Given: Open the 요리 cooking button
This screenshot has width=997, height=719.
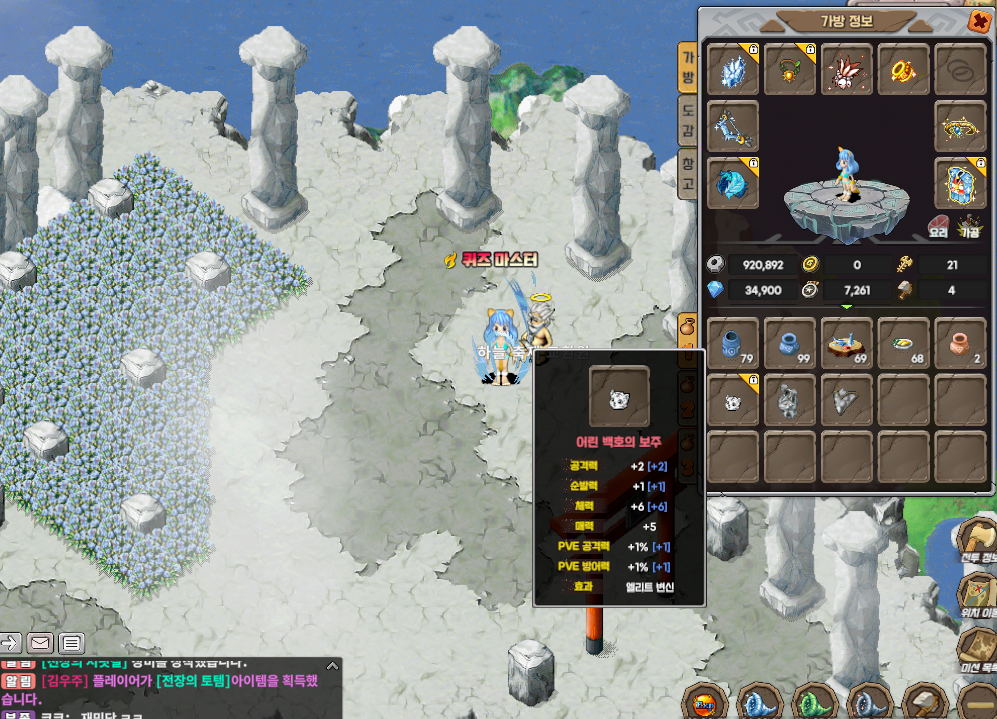Looking at the screenshot, I should click(939, 225).
